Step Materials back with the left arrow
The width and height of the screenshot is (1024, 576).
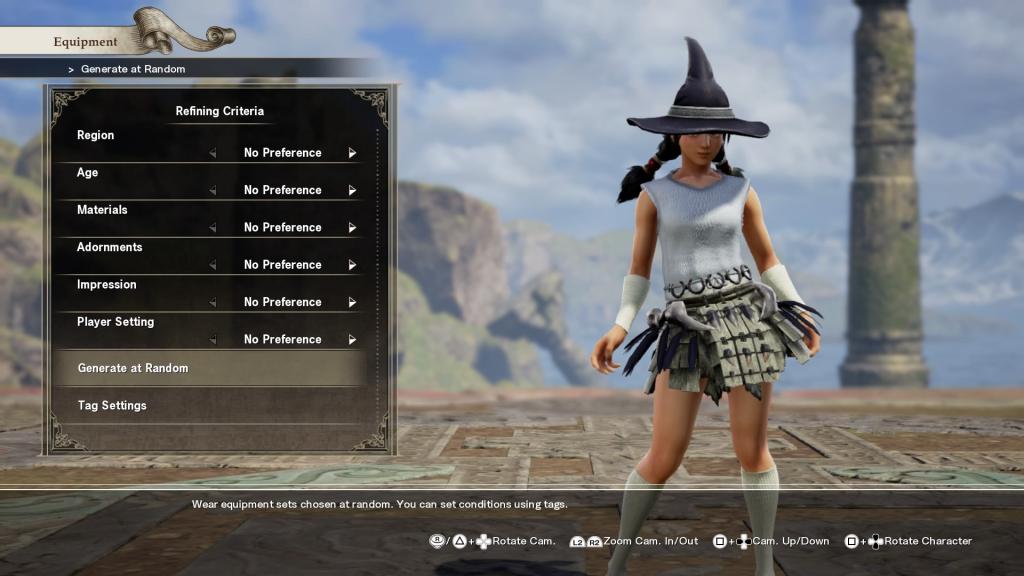click(x=212, y=228)
